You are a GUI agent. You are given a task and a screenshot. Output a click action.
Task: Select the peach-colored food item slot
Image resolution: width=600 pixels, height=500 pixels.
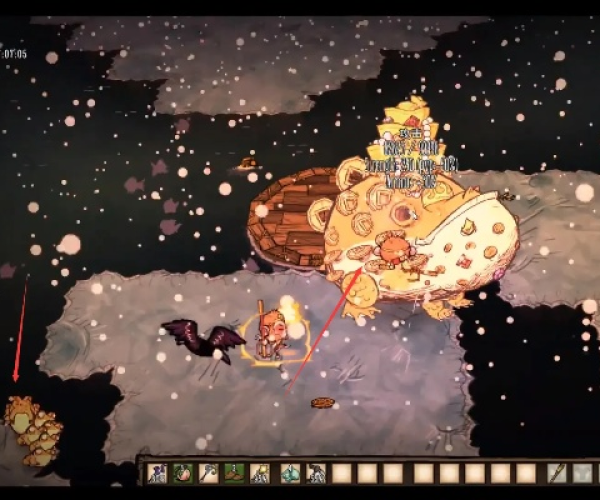click(x=182, y=473)
